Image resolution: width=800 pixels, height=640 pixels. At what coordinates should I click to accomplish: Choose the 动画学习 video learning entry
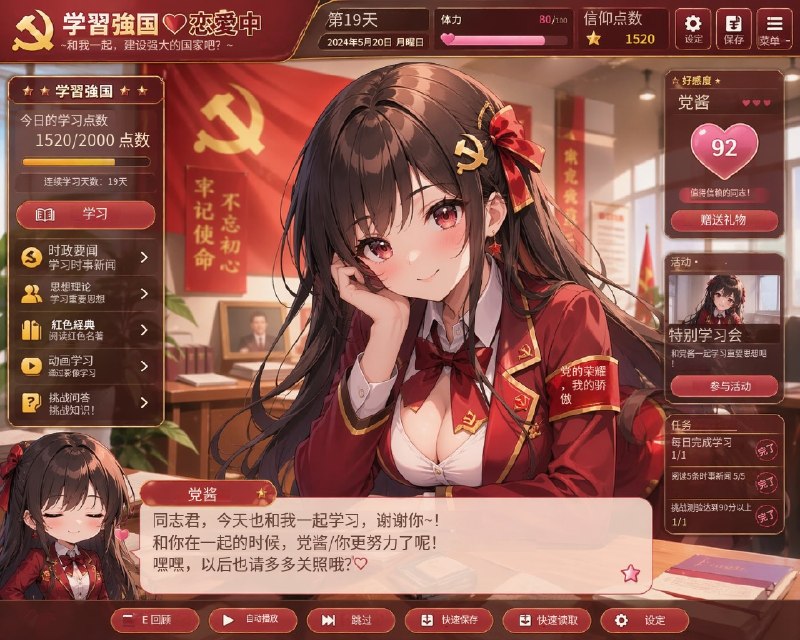[x=85, y=365]
